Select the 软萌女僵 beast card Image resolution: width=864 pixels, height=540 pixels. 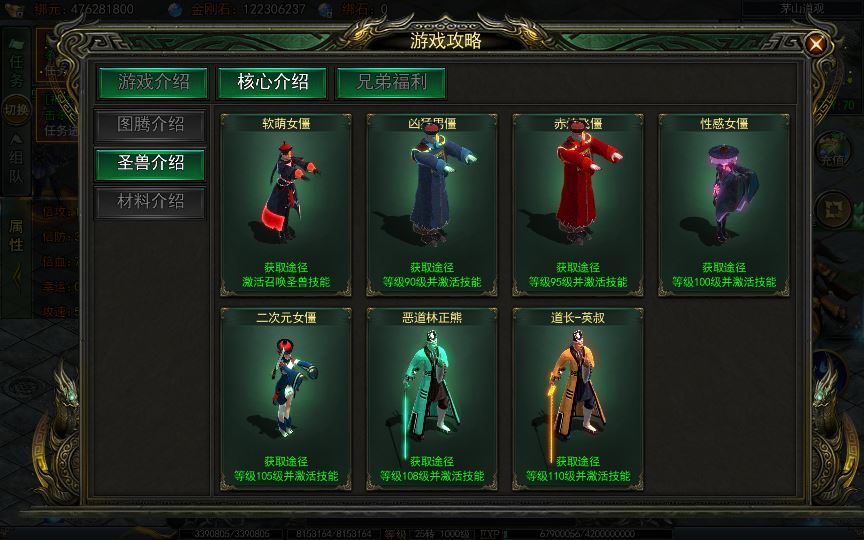point(285,204)
